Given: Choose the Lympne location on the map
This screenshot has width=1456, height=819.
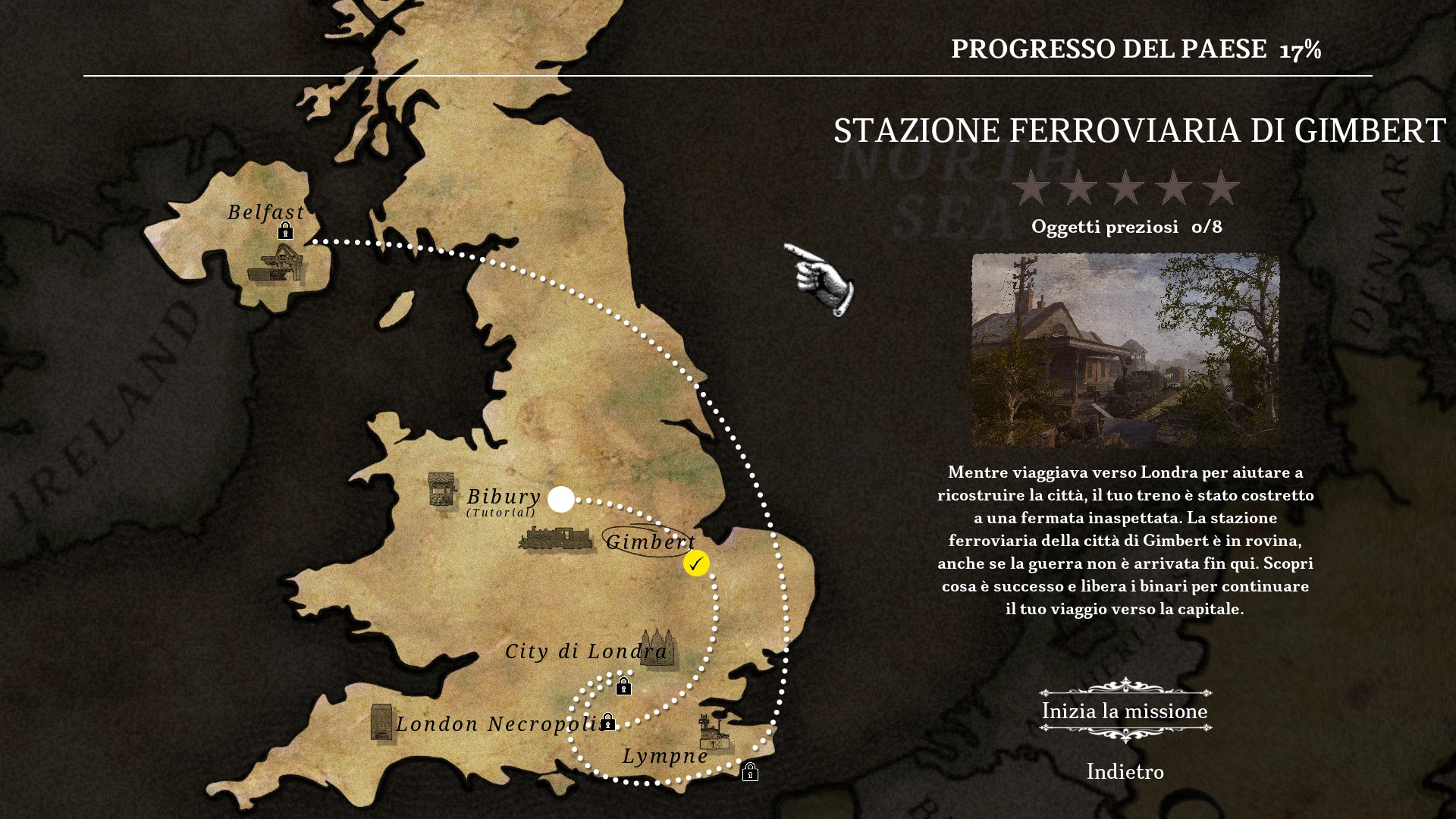Looking at the screenshot, I should [x=665, y=756].
